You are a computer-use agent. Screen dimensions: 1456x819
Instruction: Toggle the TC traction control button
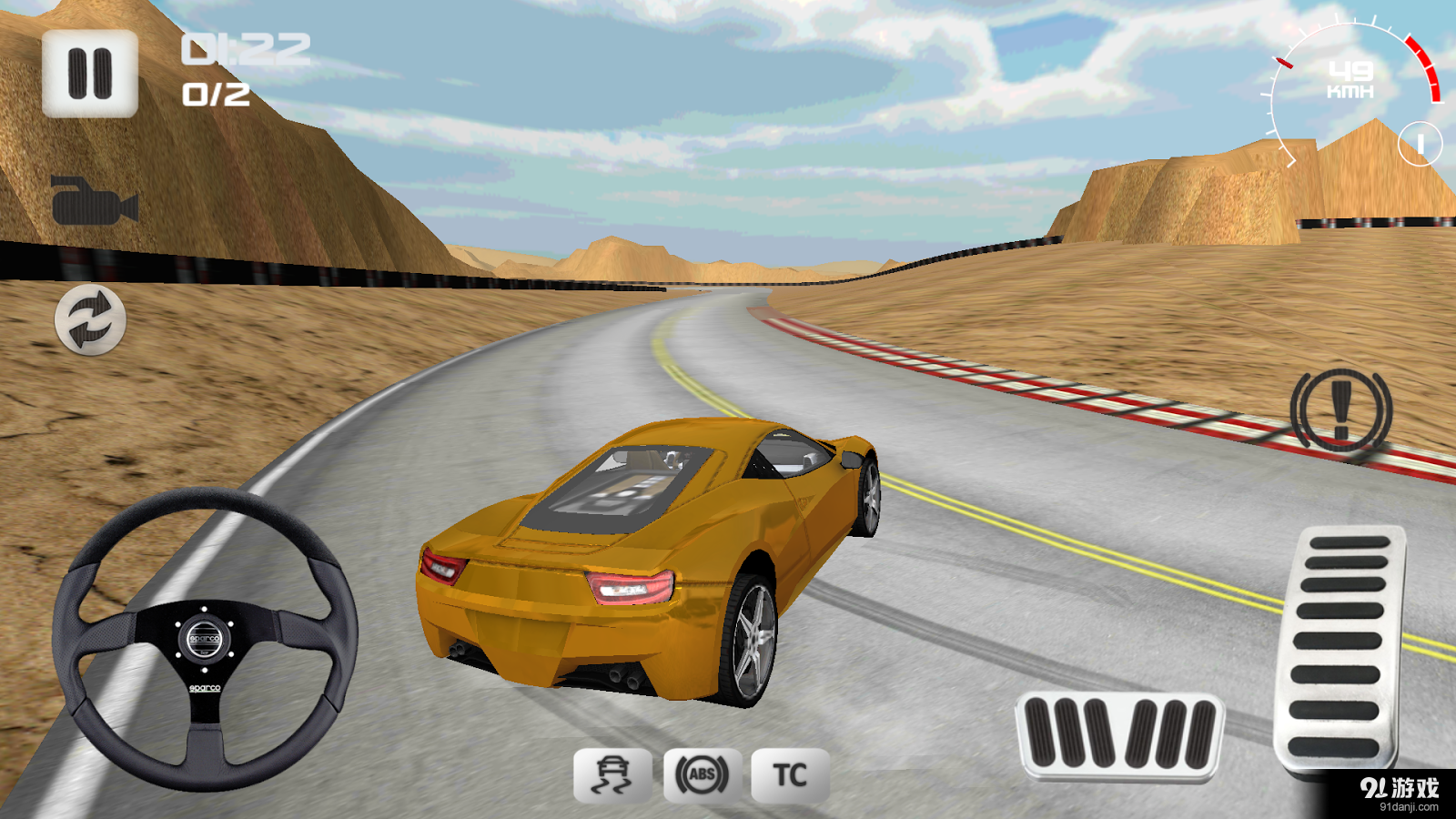tap(790, 775)
